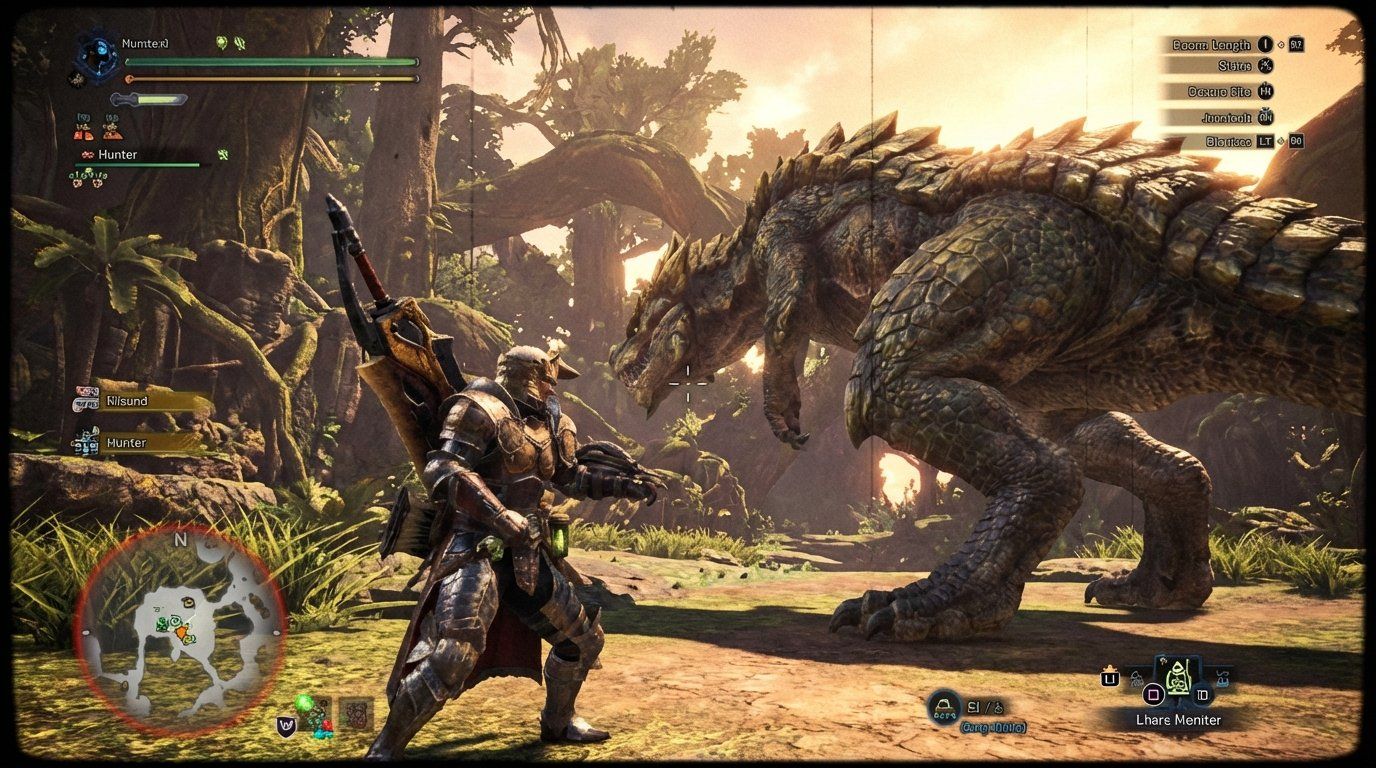Click the capture net icon next to Junoteolt

[x=1267, y=117]
